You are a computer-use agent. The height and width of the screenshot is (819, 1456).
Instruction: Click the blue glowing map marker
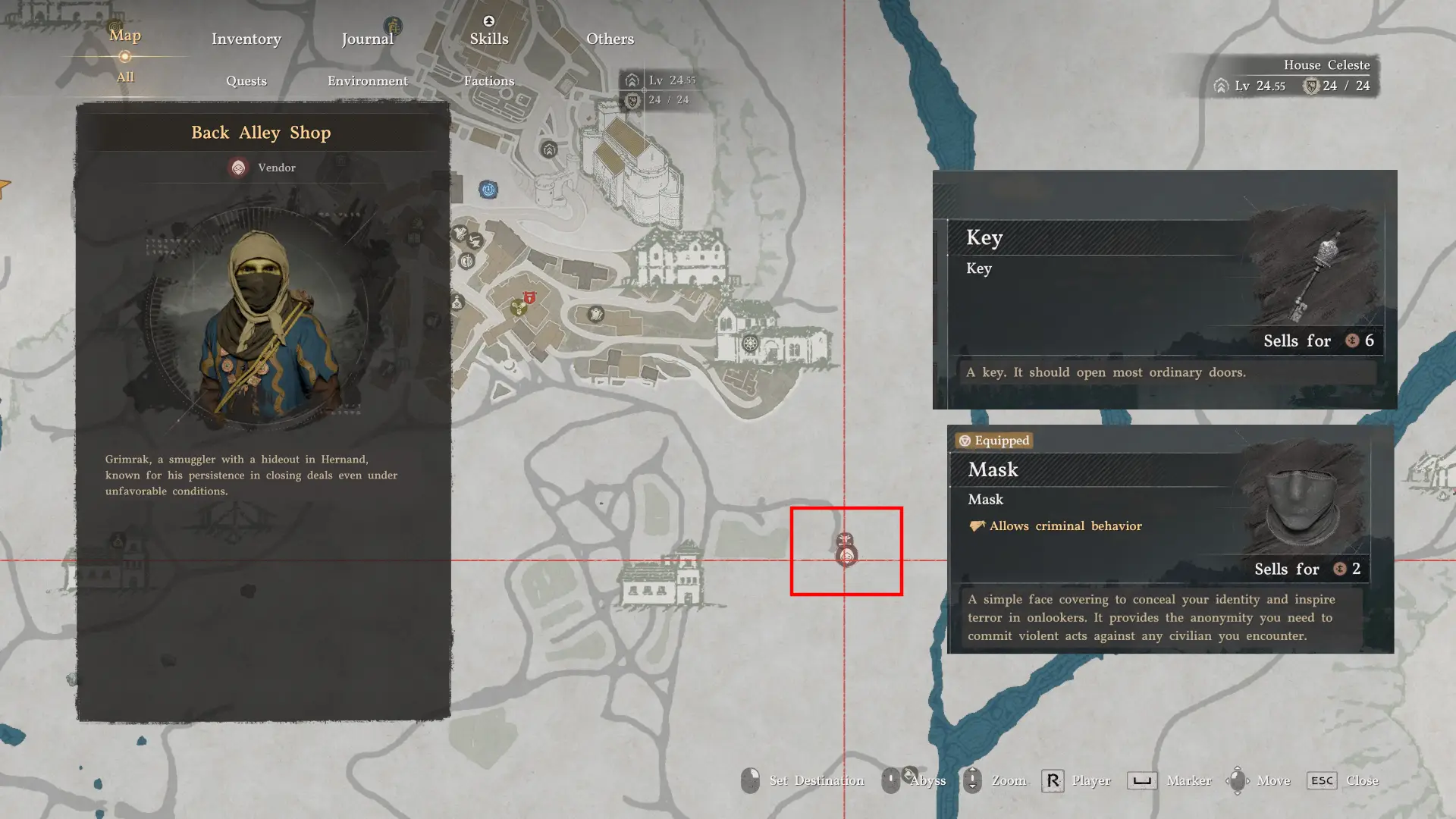(488, 189)
